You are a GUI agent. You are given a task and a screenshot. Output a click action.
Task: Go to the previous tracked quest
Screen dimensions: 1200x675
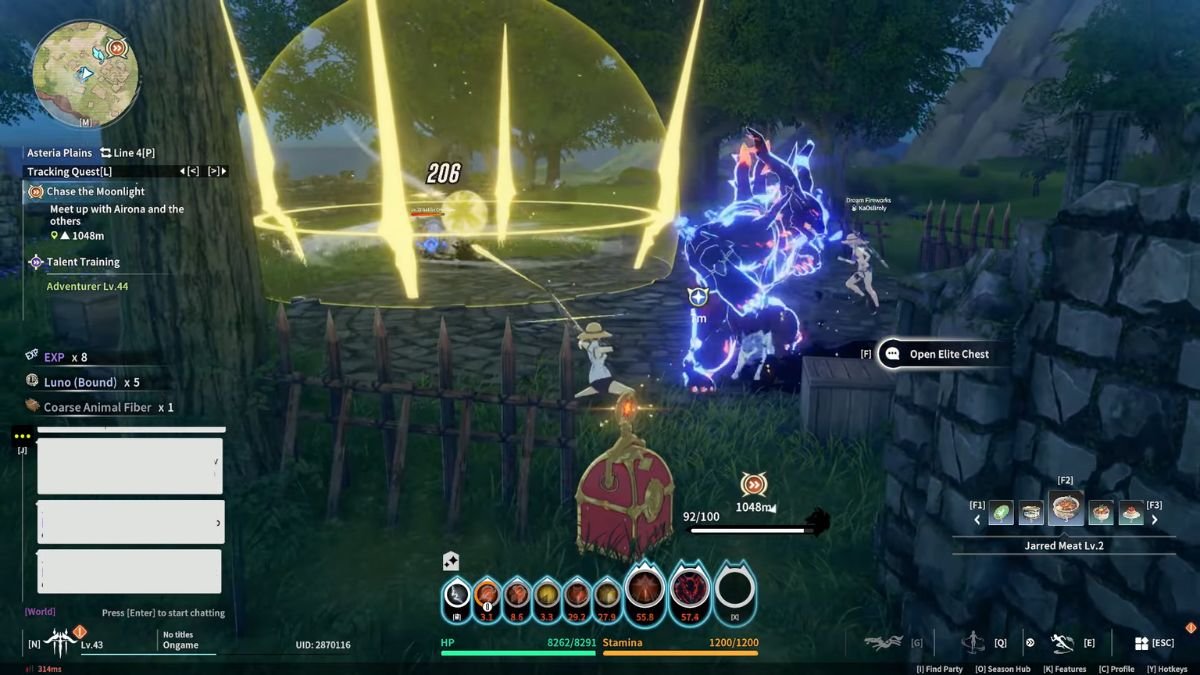[x=193, y=172]
